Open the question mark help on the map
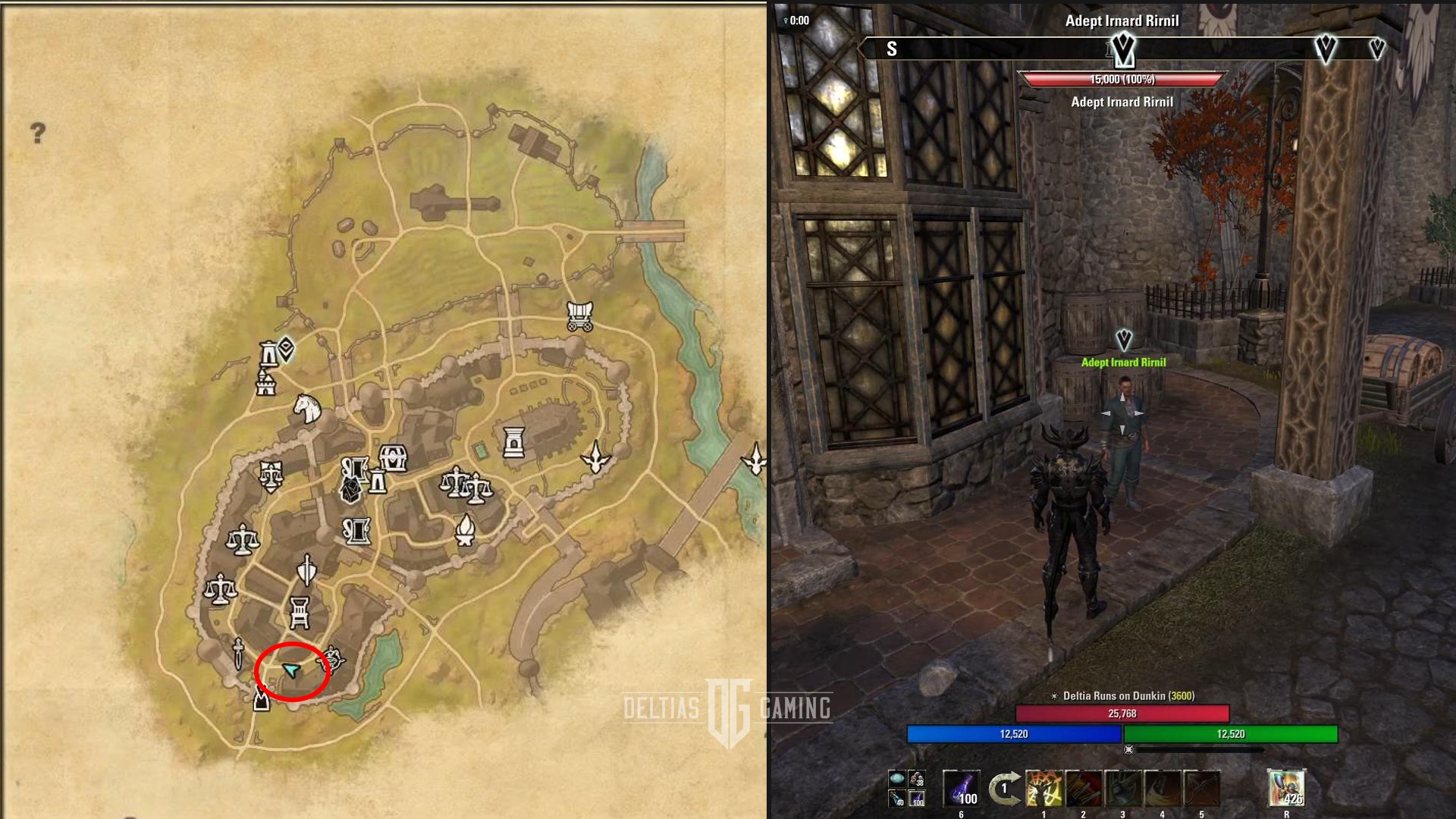 tap(38, 133)
